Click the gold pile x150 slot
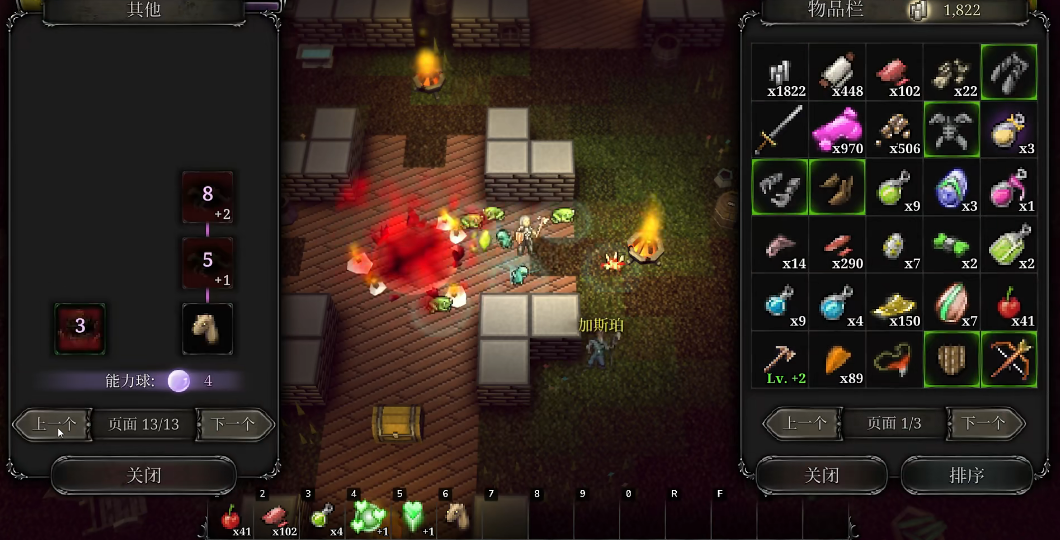Image resolution: width=1060 pixels, height=540 pixels. tap(894, 302)
